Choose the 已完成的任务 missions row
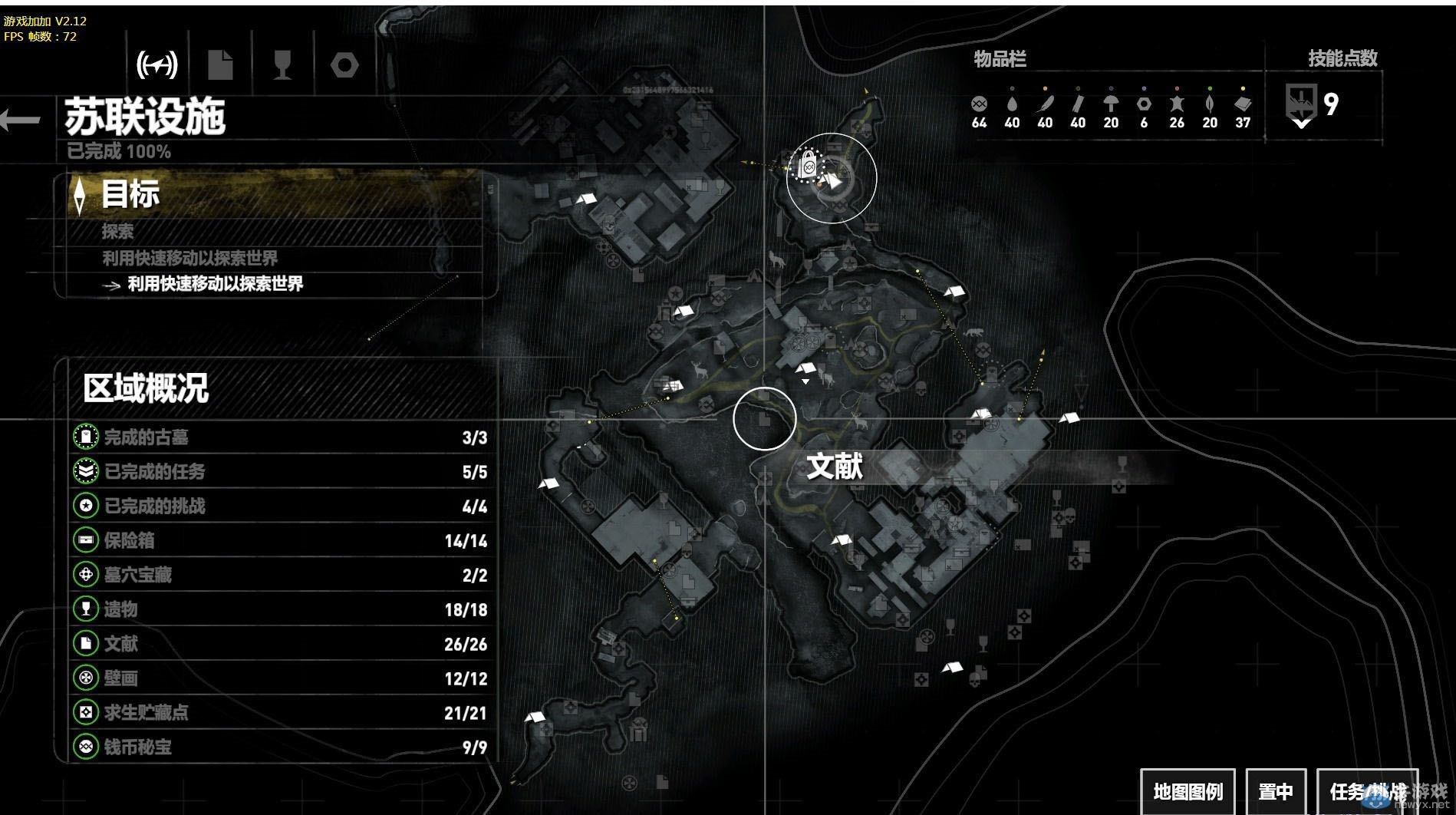The height and width of the screenshot is (815, 1456). point(280,471)
